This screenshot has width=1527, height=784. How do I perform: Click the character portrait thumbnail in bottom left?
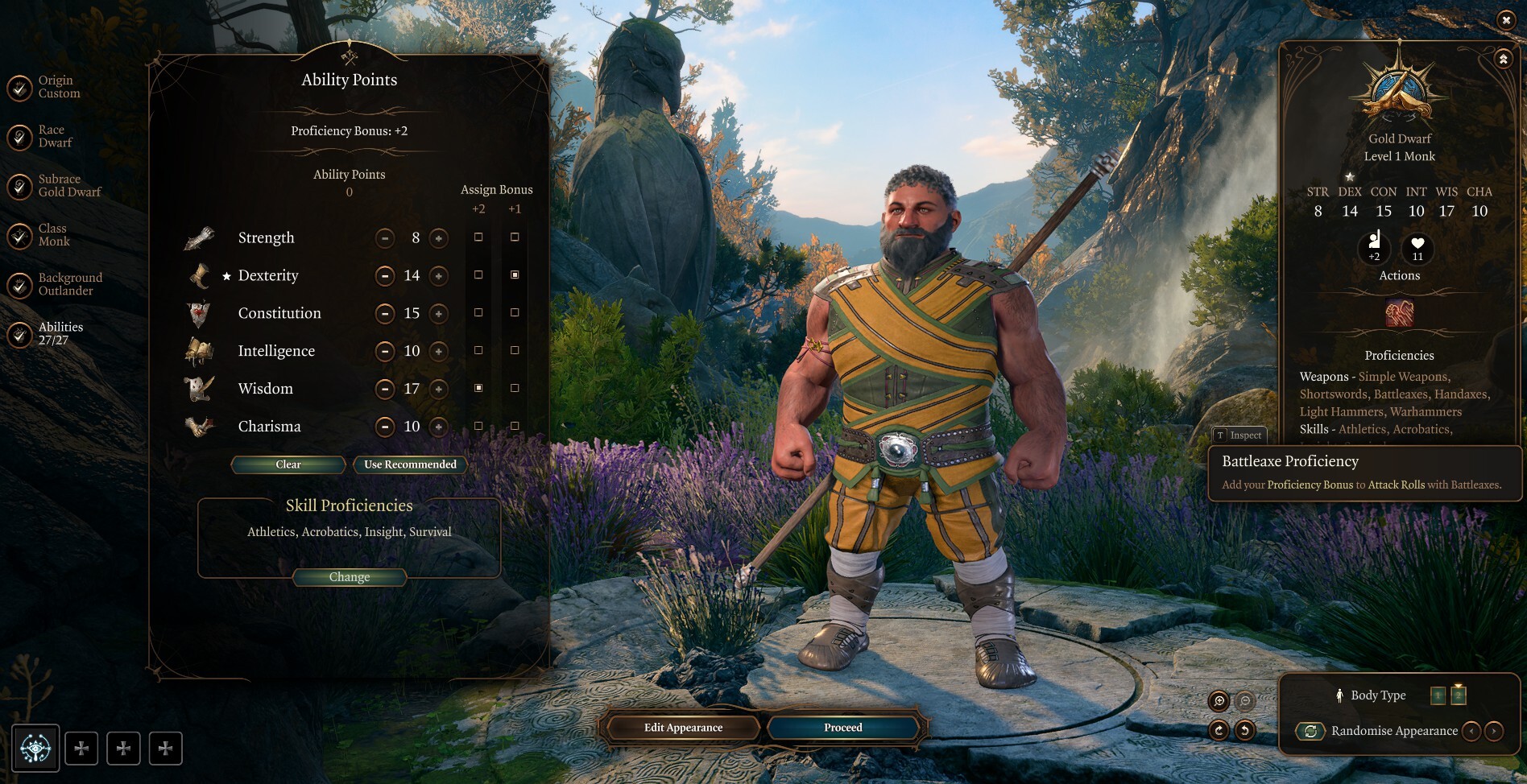click(x=37, y=748)
